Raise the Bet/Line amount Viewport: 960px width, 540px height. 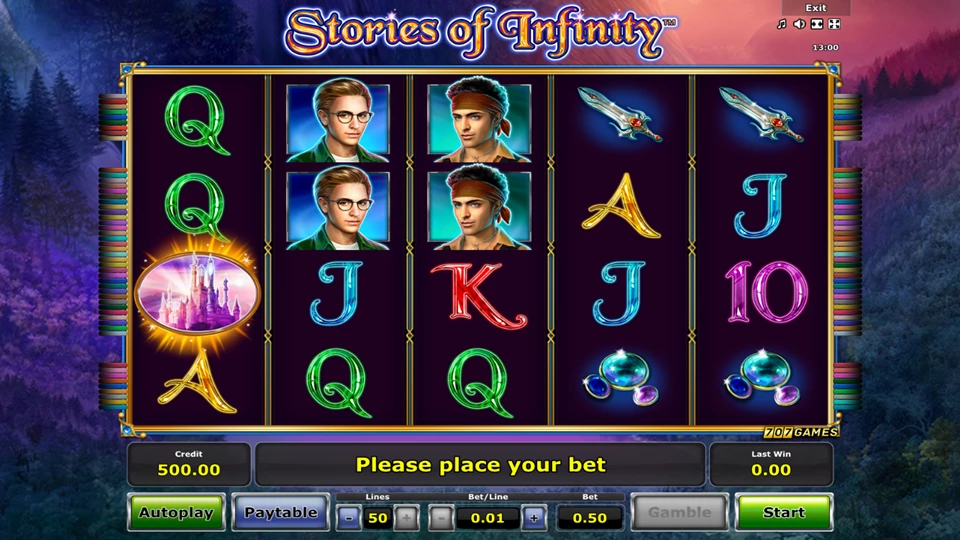coord(534,518)
